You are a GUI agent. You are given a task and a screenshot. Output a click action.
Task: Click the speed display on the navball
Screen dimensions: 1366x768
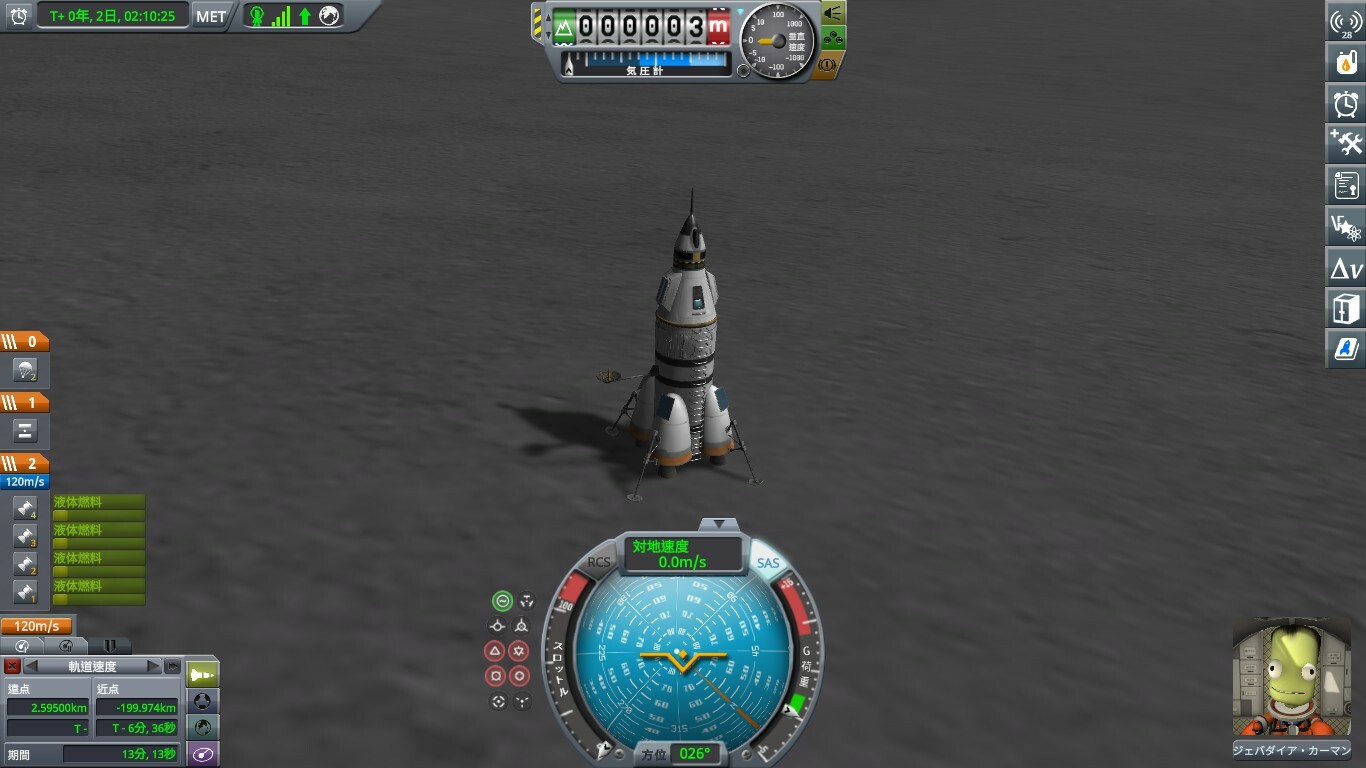(683, 554)
